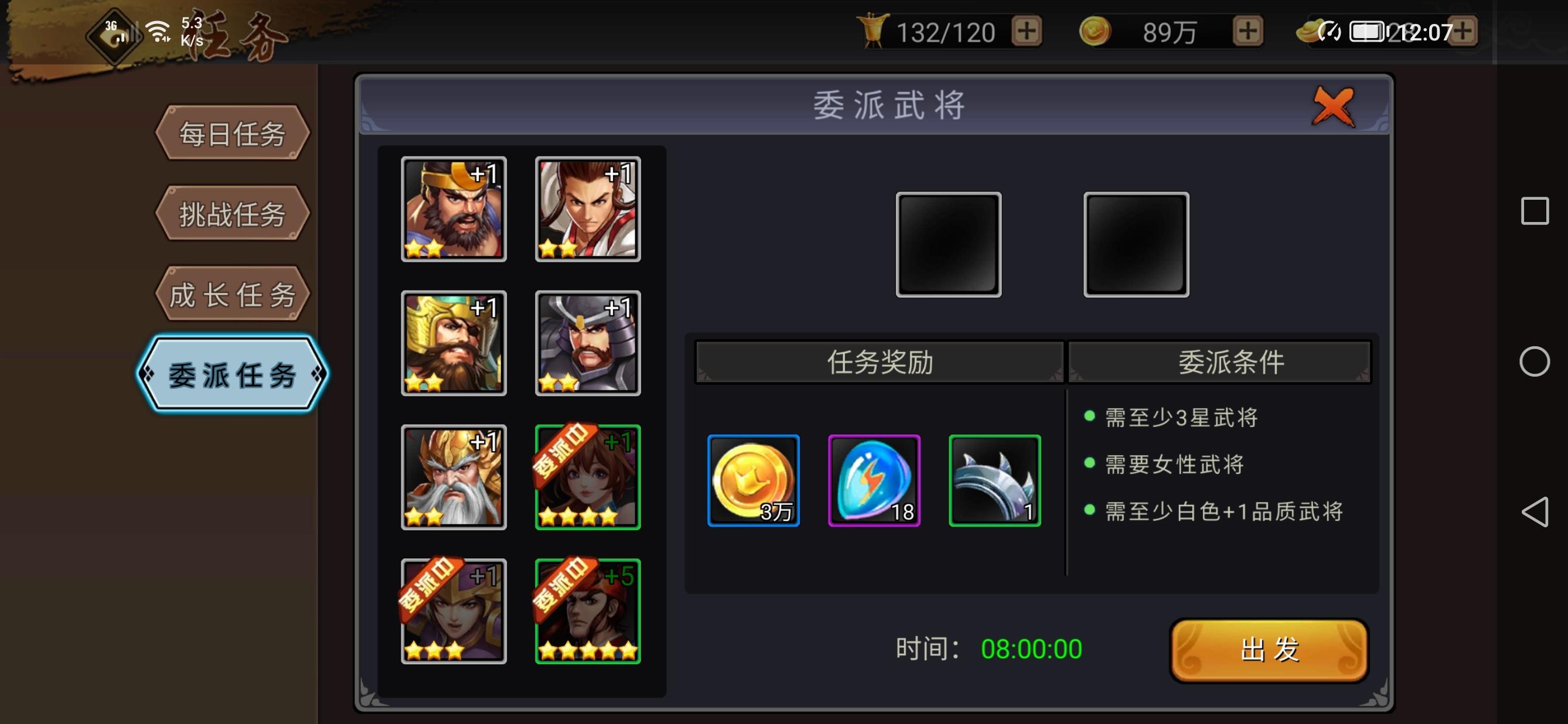Select the 3-star female general marked 委派中
This screenshot has height=724, width=1568.
pos(453,612)
